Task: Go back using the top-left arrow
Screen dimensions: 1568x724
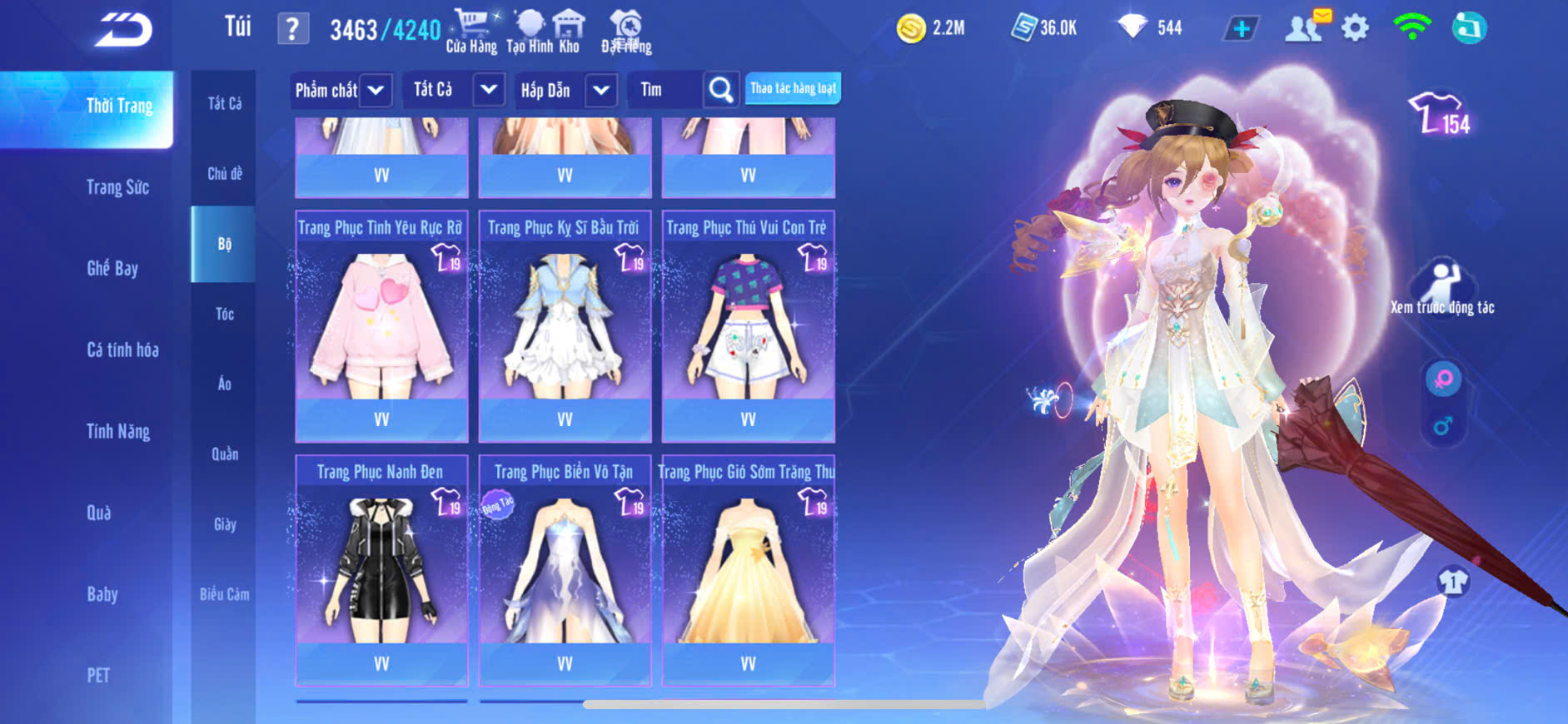Action: pos(123,31)
